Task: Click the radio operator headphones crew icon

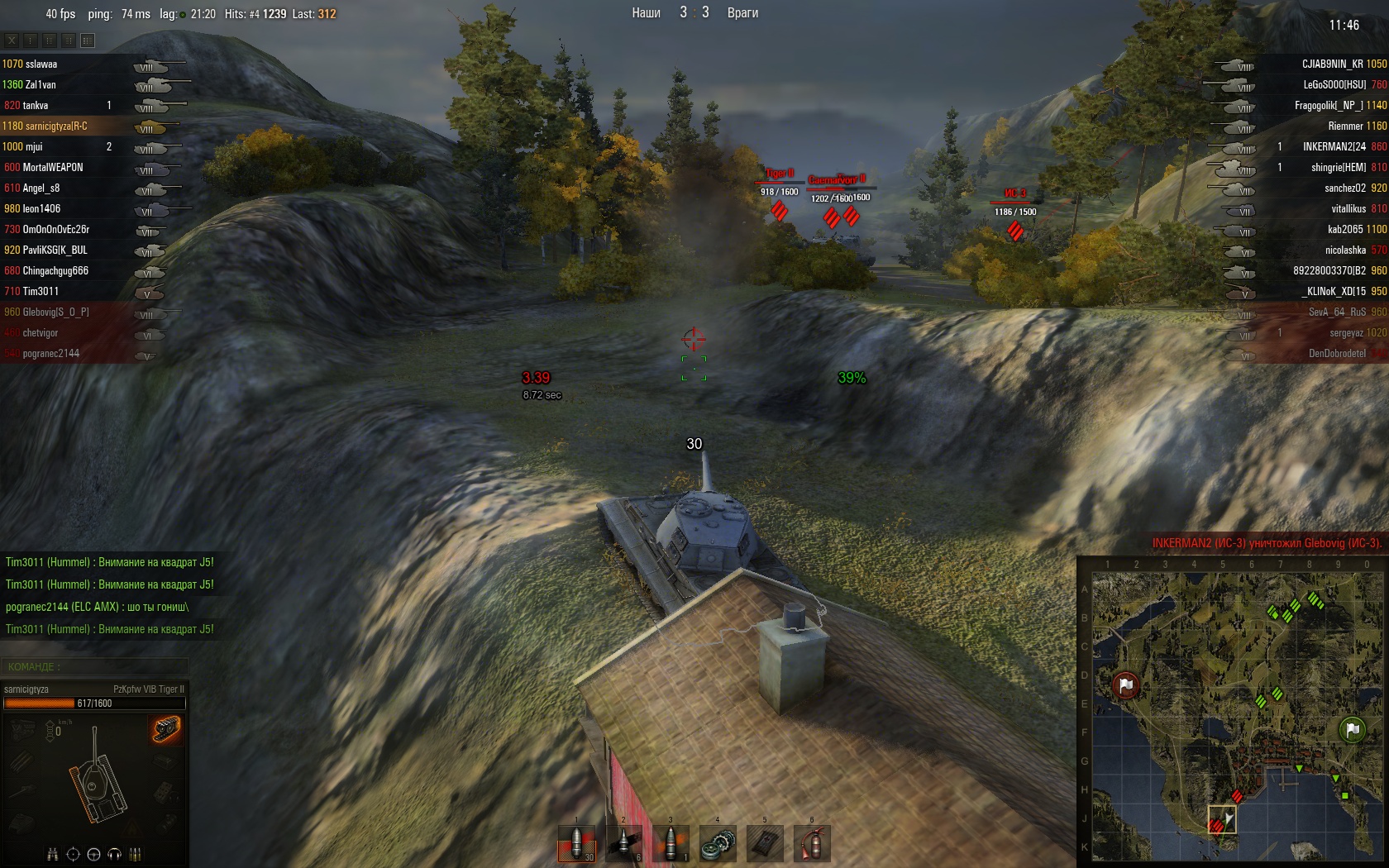Action: click(115, 855)
